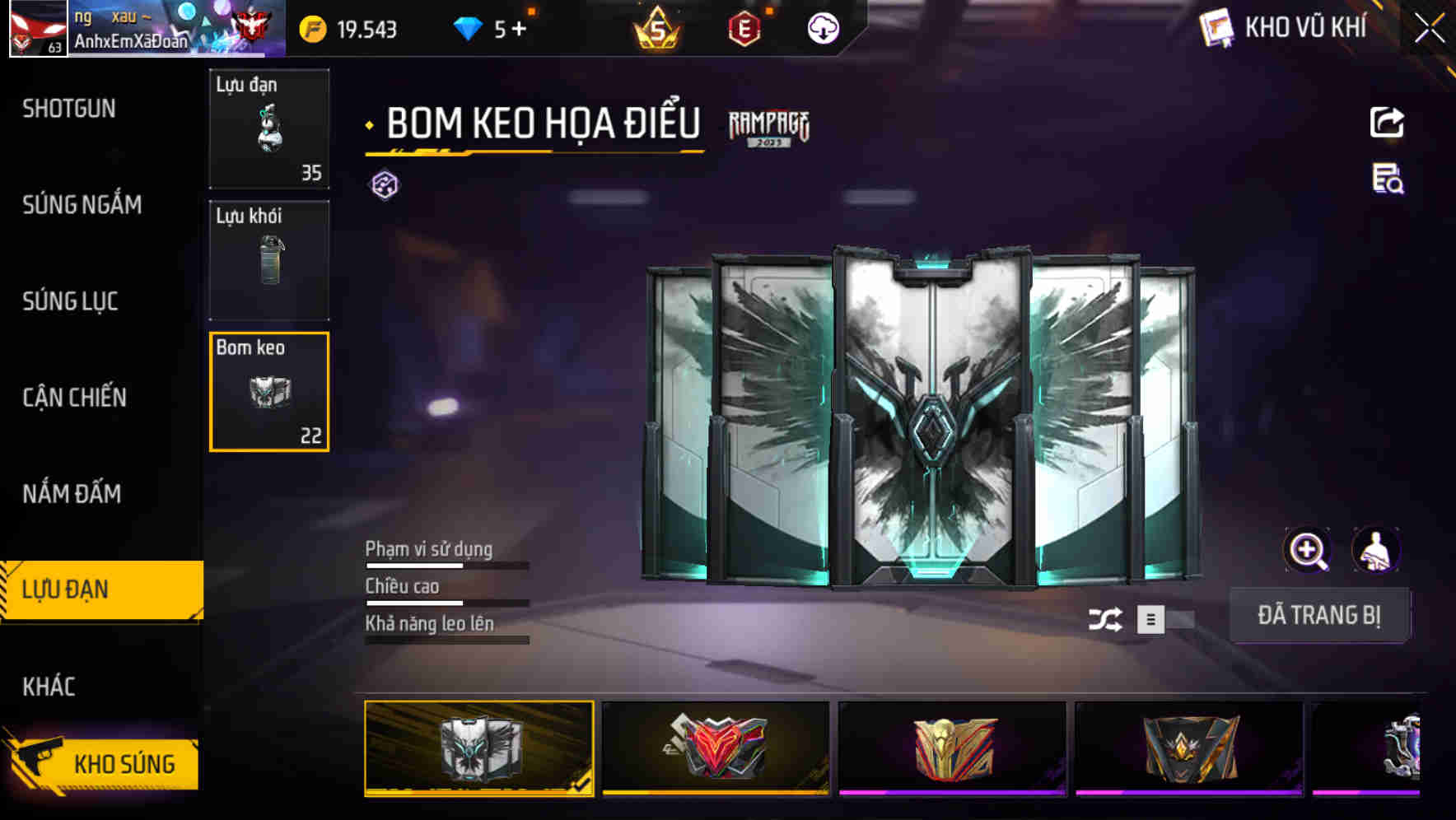Click the magnifying glass zoom-in preview icon
Image resolution: width=1456 pixels, height=820 pixels.
[x=1308, y=550]
